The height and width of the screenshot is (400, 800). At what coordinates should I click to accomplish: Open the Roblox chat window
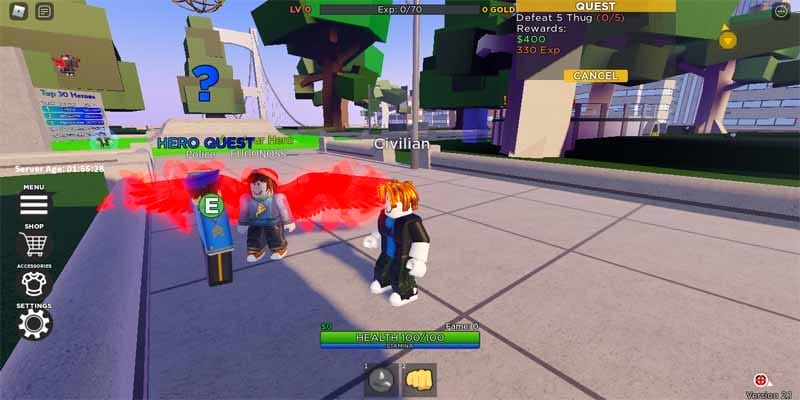(x=44, y=11)
